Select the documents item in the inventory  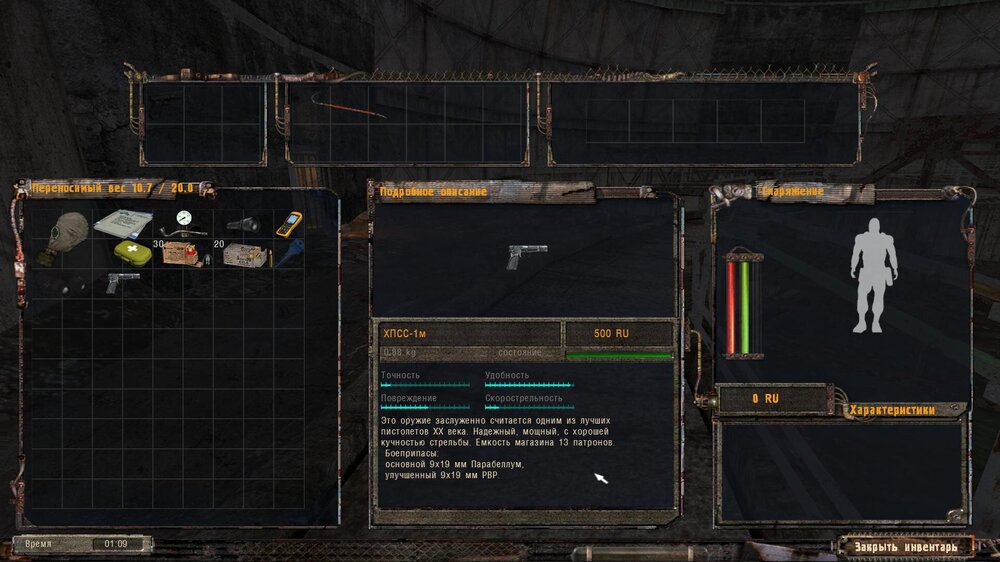(123, 222)
